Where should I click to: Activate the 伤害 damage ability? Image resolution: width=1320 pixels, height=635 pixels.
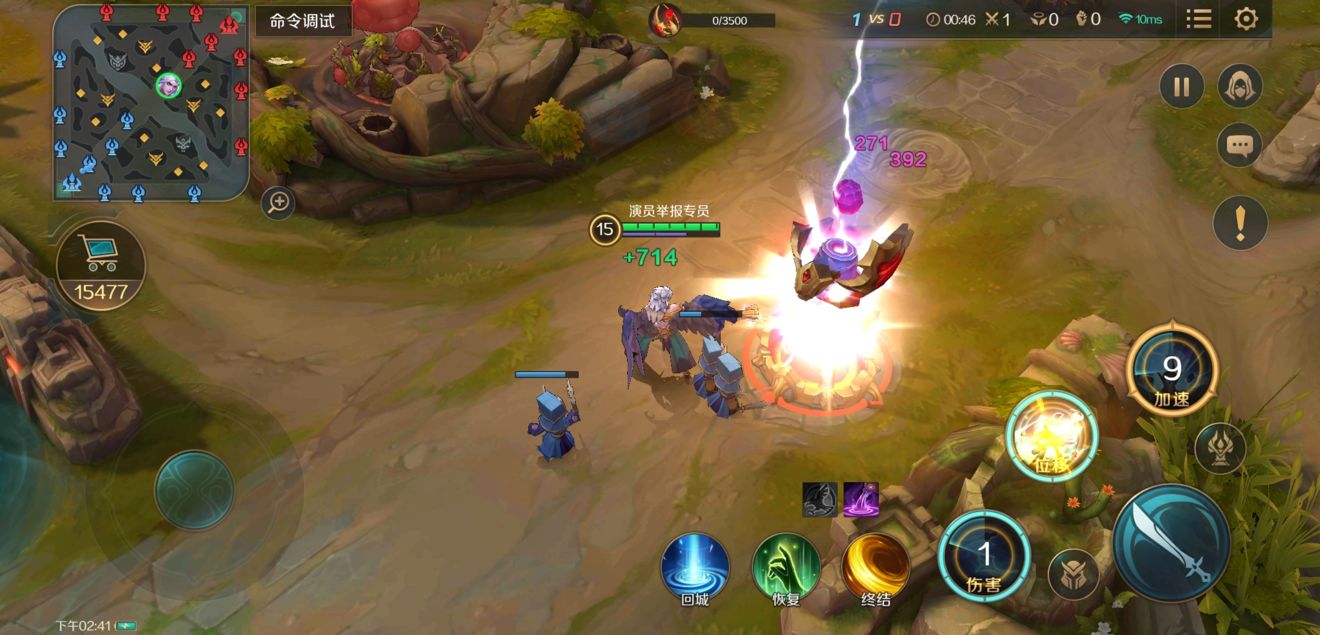coord(985,556)
